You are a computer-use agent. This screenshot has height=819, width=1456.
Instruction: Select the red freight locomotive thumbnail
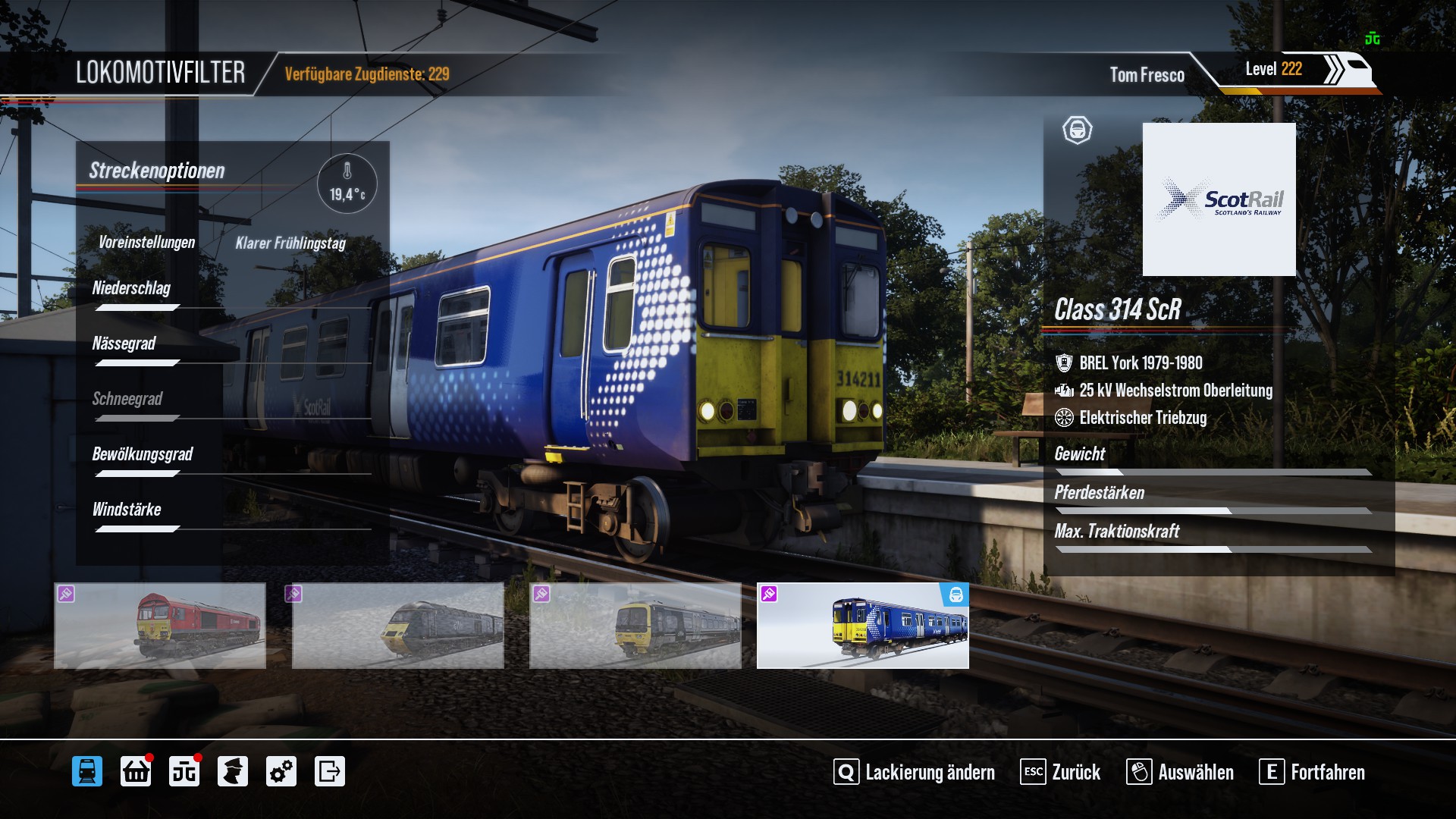[x=160, y=626]
